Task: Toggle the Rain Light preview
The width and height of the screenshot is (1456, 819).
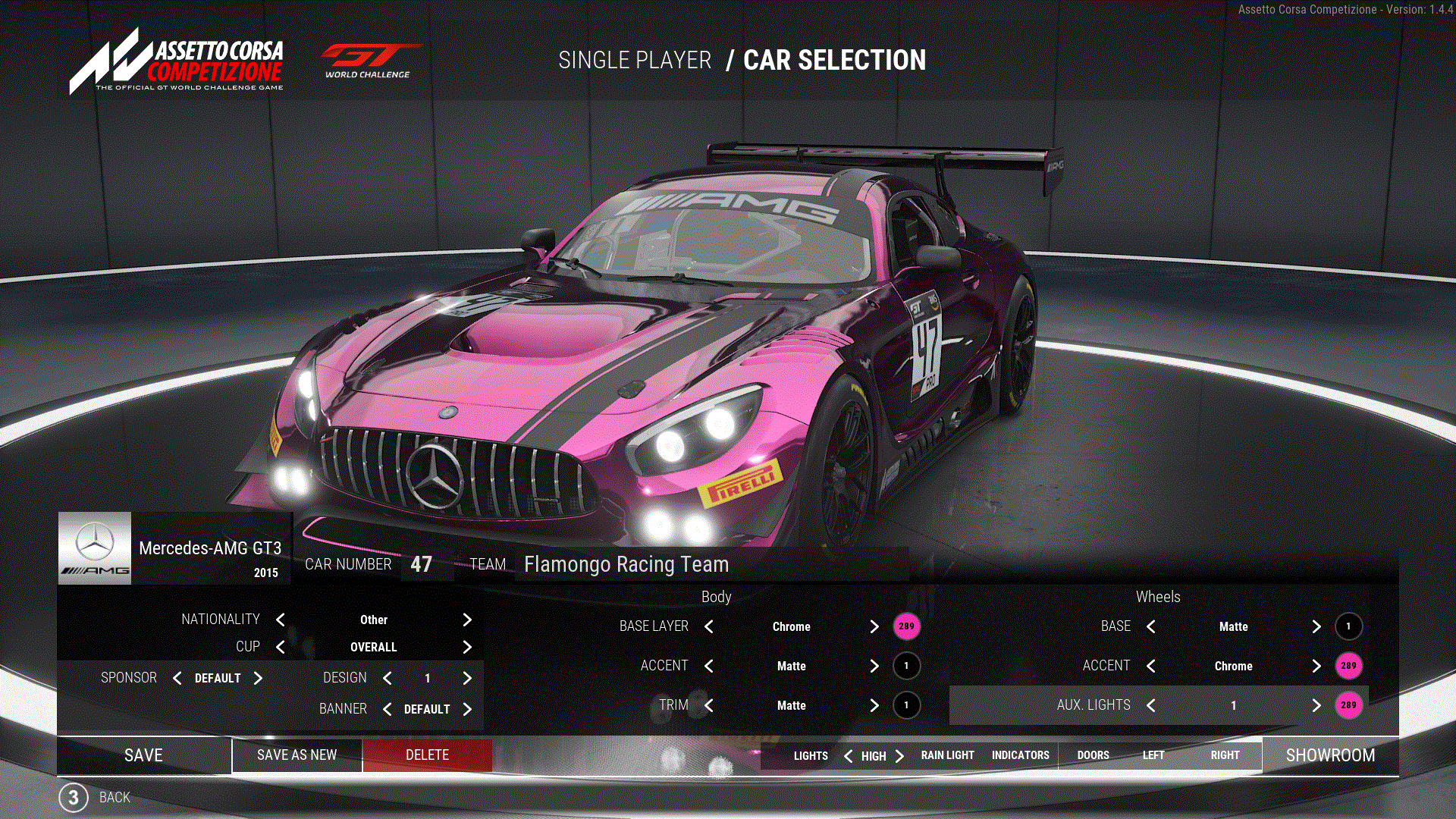Action: (x=947, y=755)
